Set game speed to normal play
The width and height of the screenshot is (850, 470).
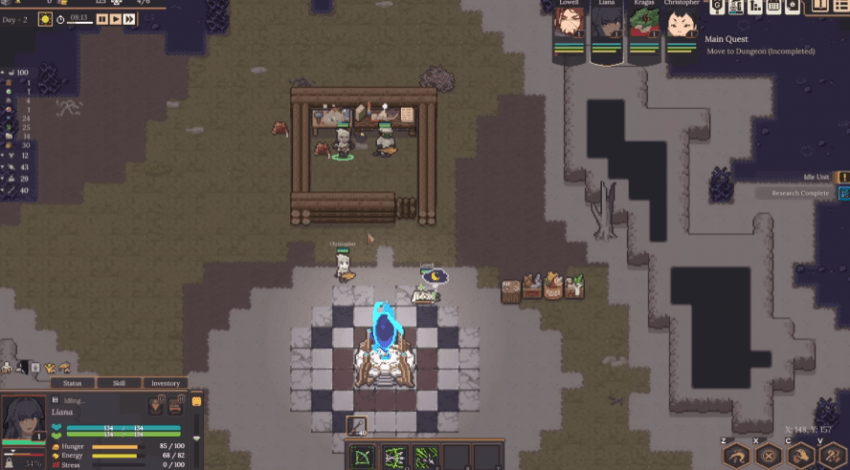(115, 18)
